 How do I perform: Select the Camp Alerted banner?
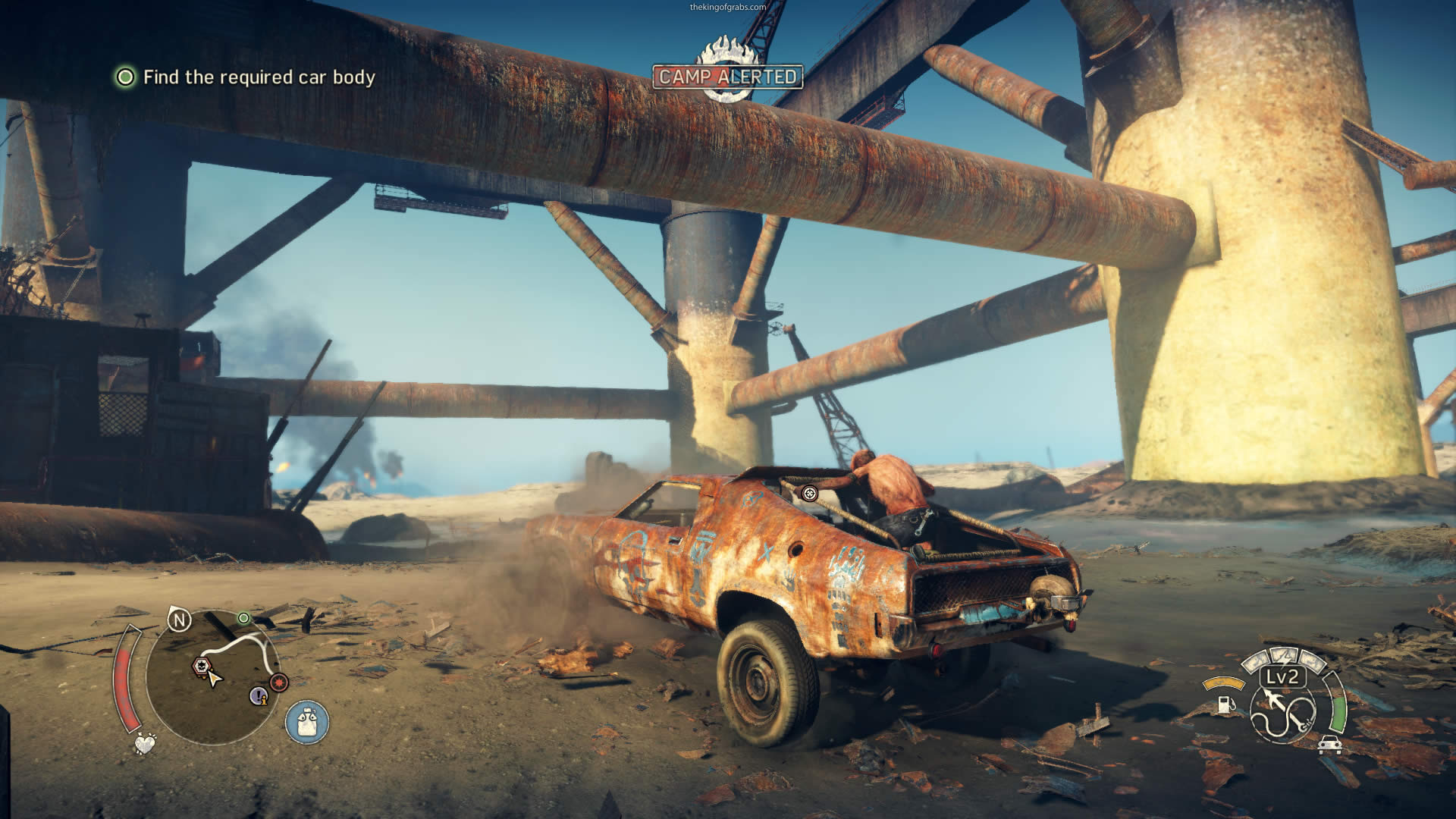pyautogui.click(x=727, y=77)
